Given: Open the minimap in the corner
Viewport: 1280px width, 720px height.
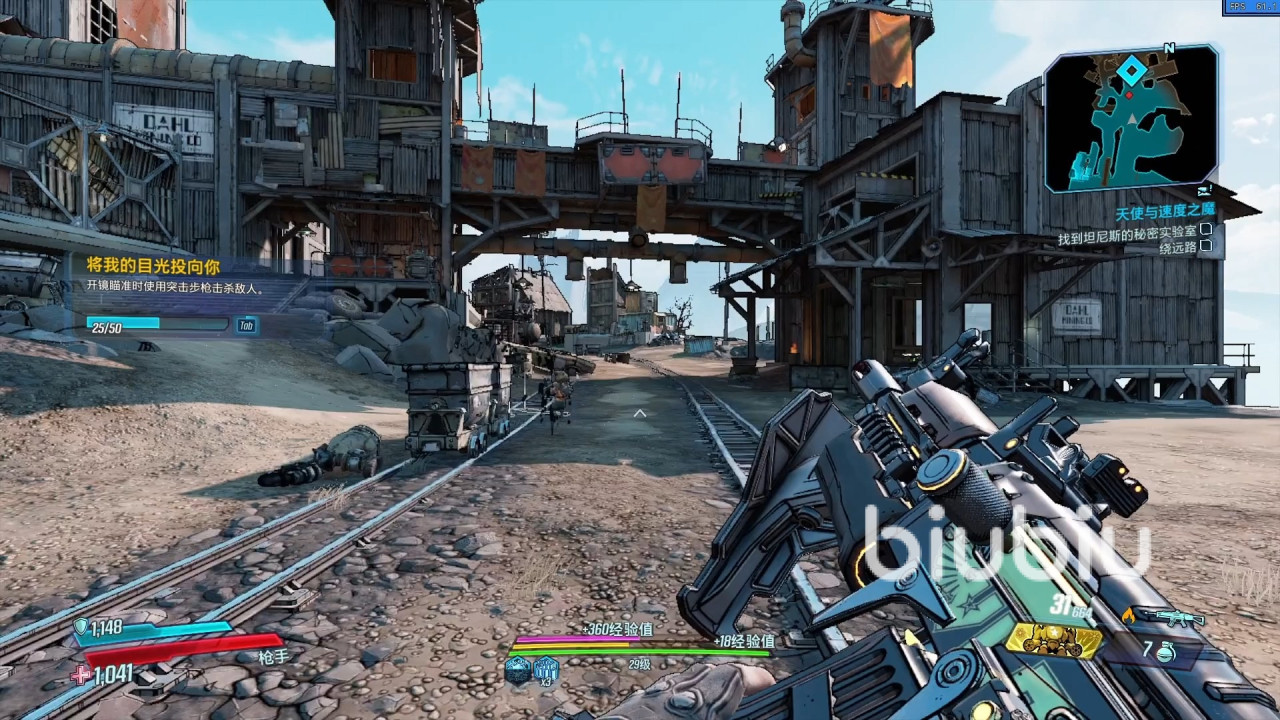Looking at the screenshot, I should point(1131,118).
